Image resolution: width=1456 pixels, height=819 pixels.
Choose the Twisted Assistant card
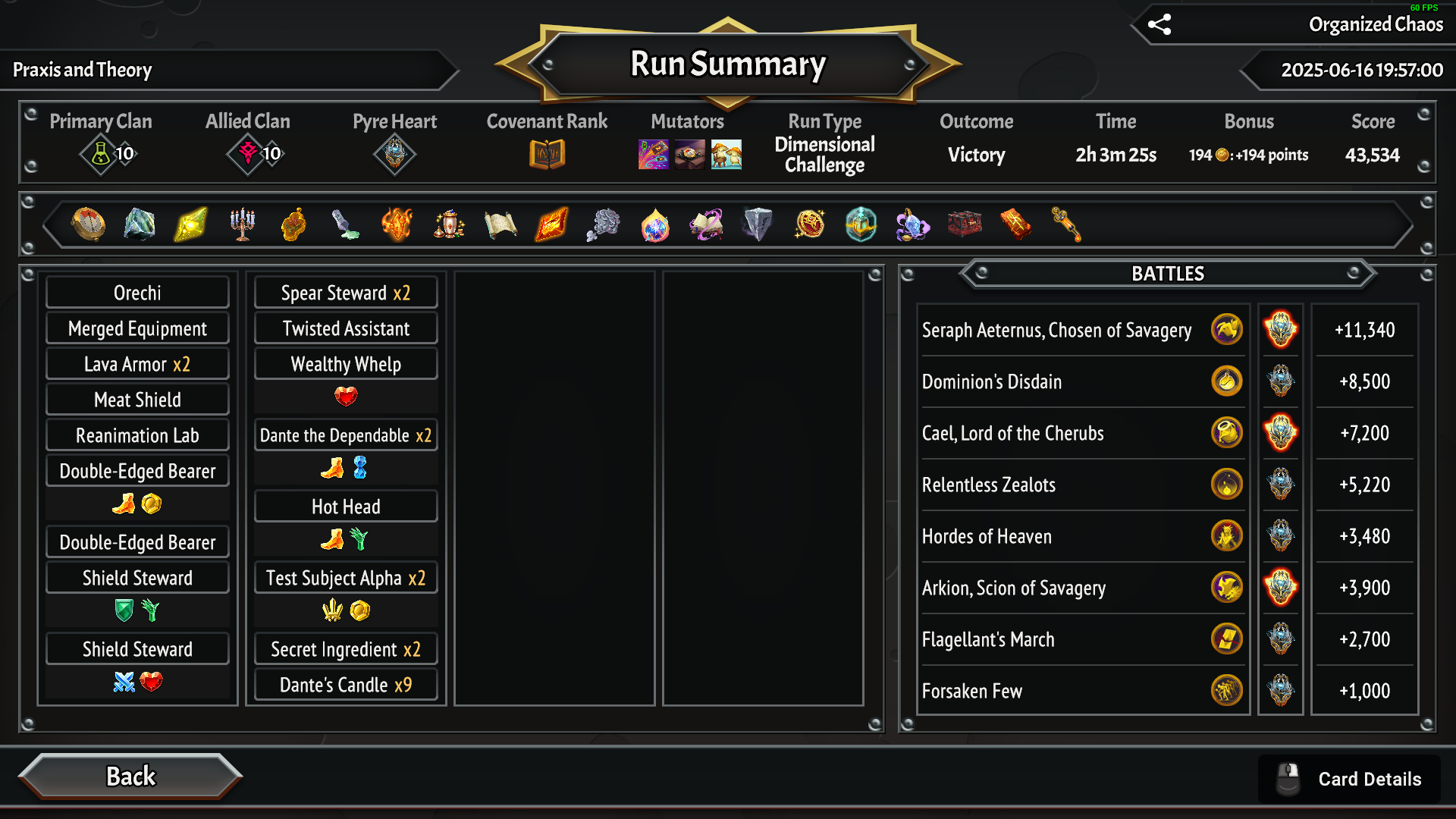point(346,328)
